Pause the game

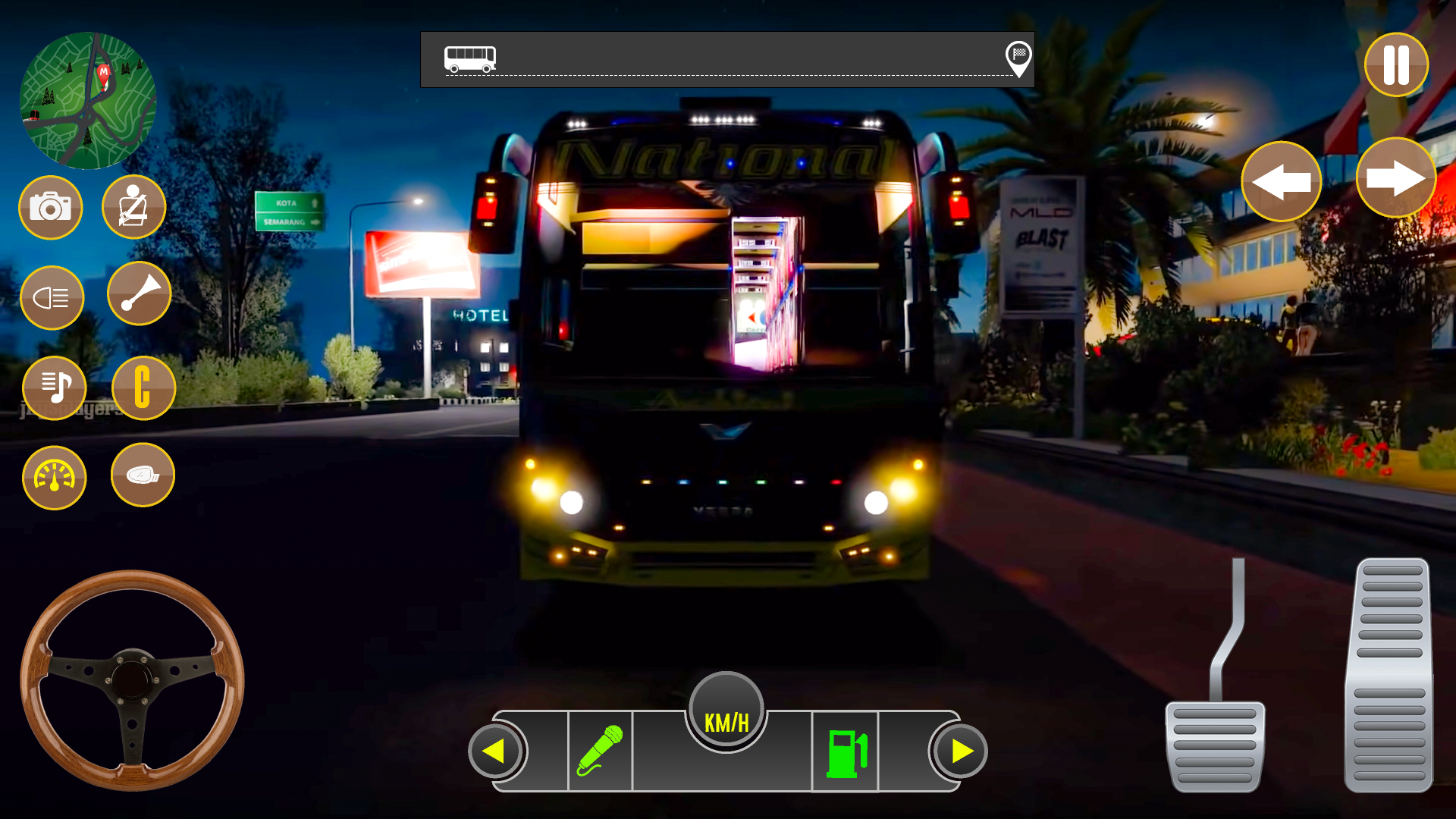1396,65
